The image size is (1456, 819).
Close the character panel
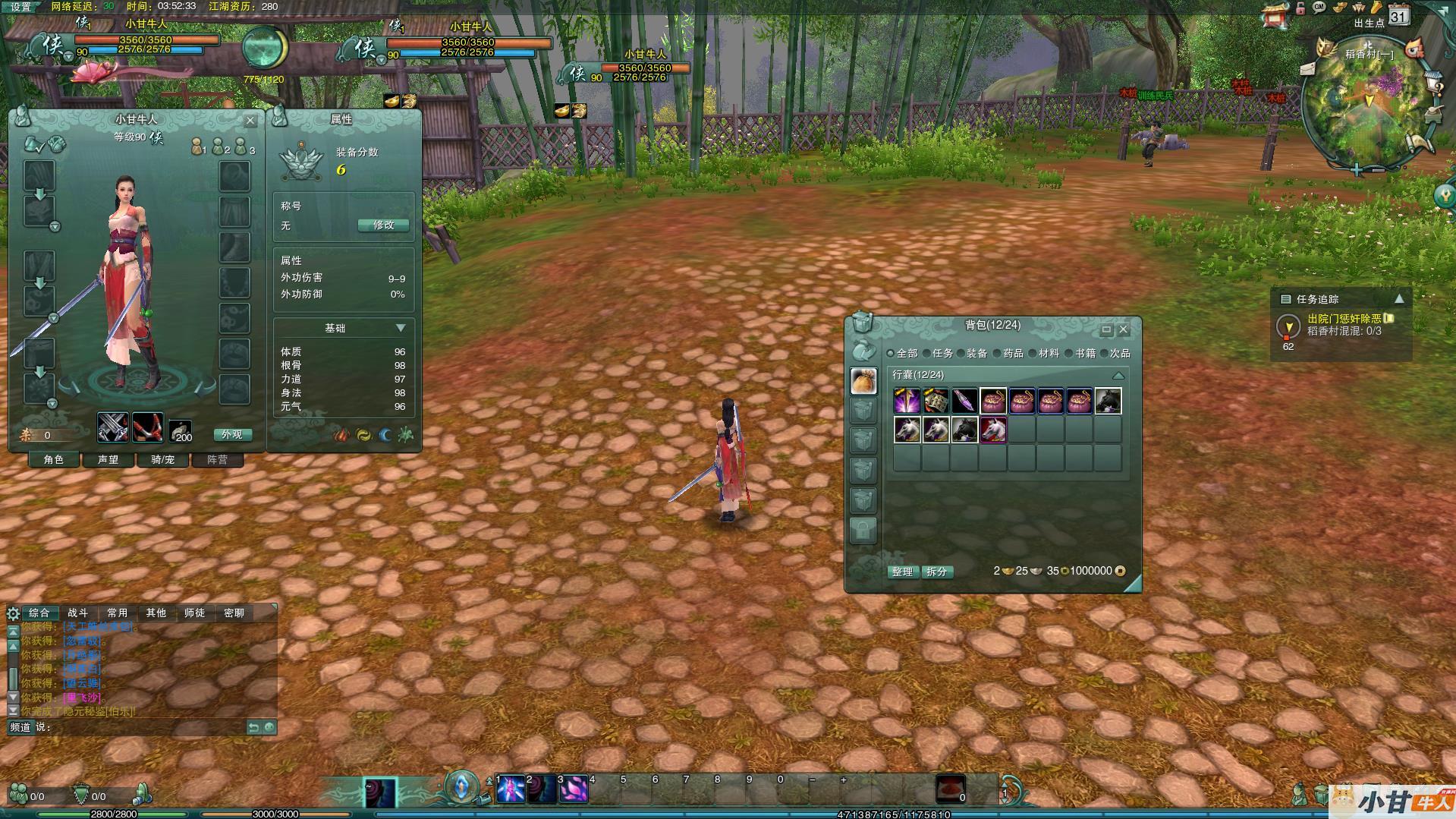tap(250, 120)
